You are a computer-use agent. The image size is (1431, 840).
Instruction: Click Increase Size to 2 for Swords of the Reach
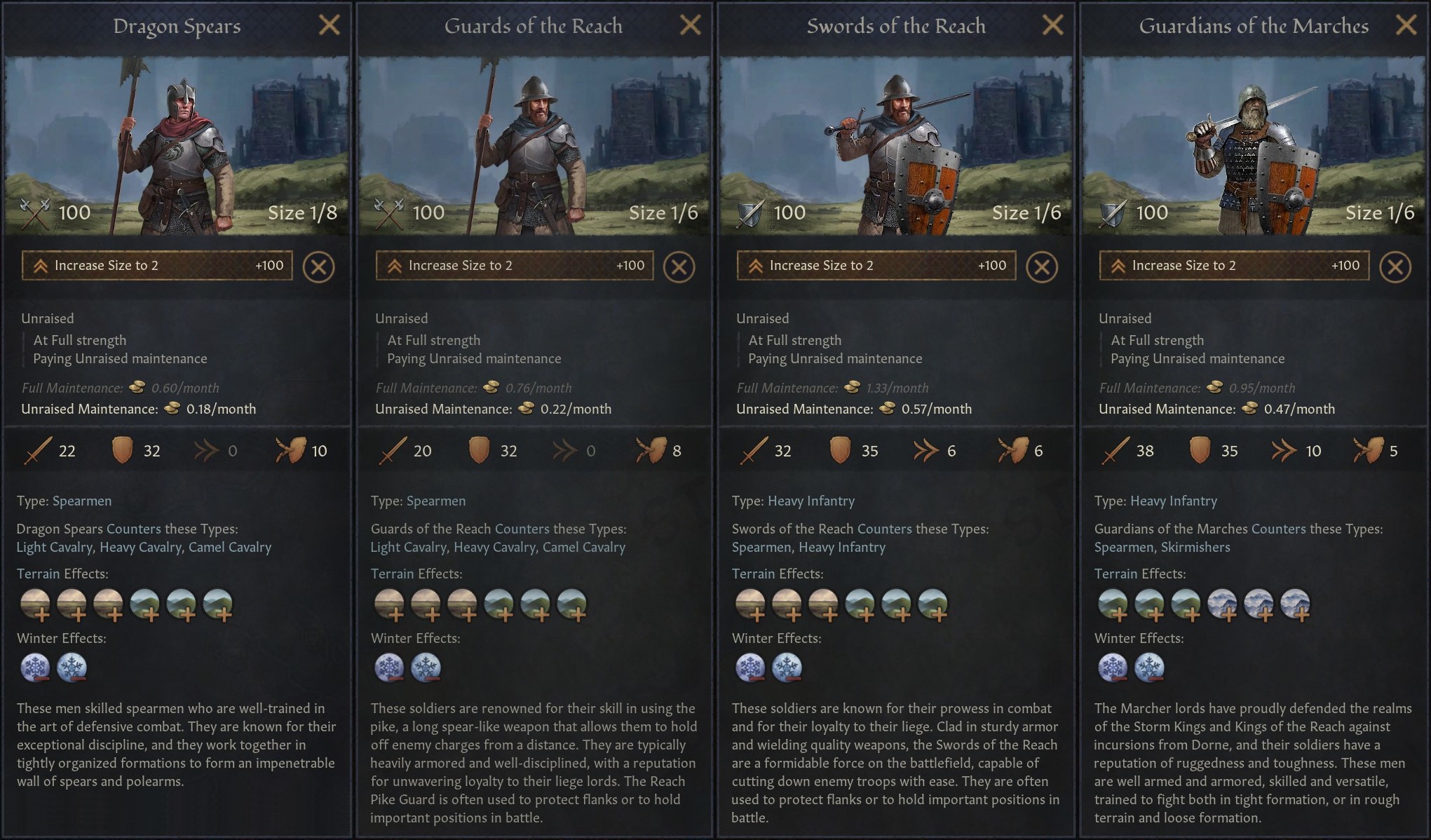coord(875,266)
